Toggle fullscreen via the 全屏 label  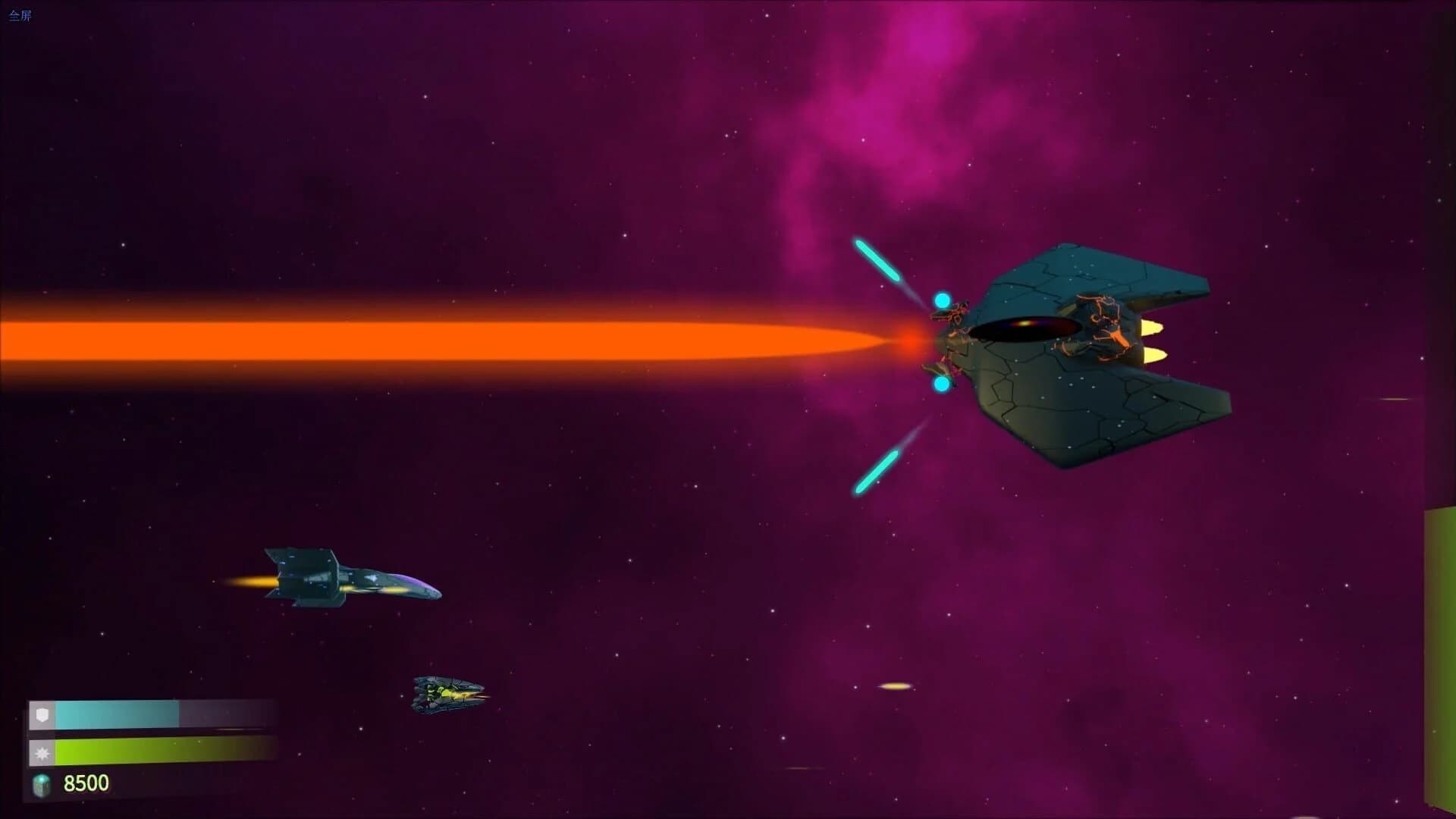[x=20, y=13]
